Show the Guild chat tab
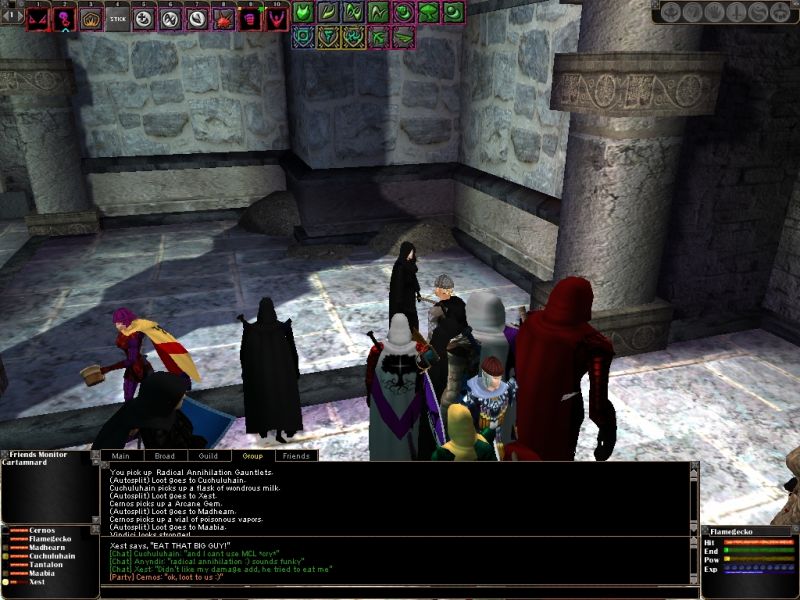800x600 pixels. coord(207,456)
